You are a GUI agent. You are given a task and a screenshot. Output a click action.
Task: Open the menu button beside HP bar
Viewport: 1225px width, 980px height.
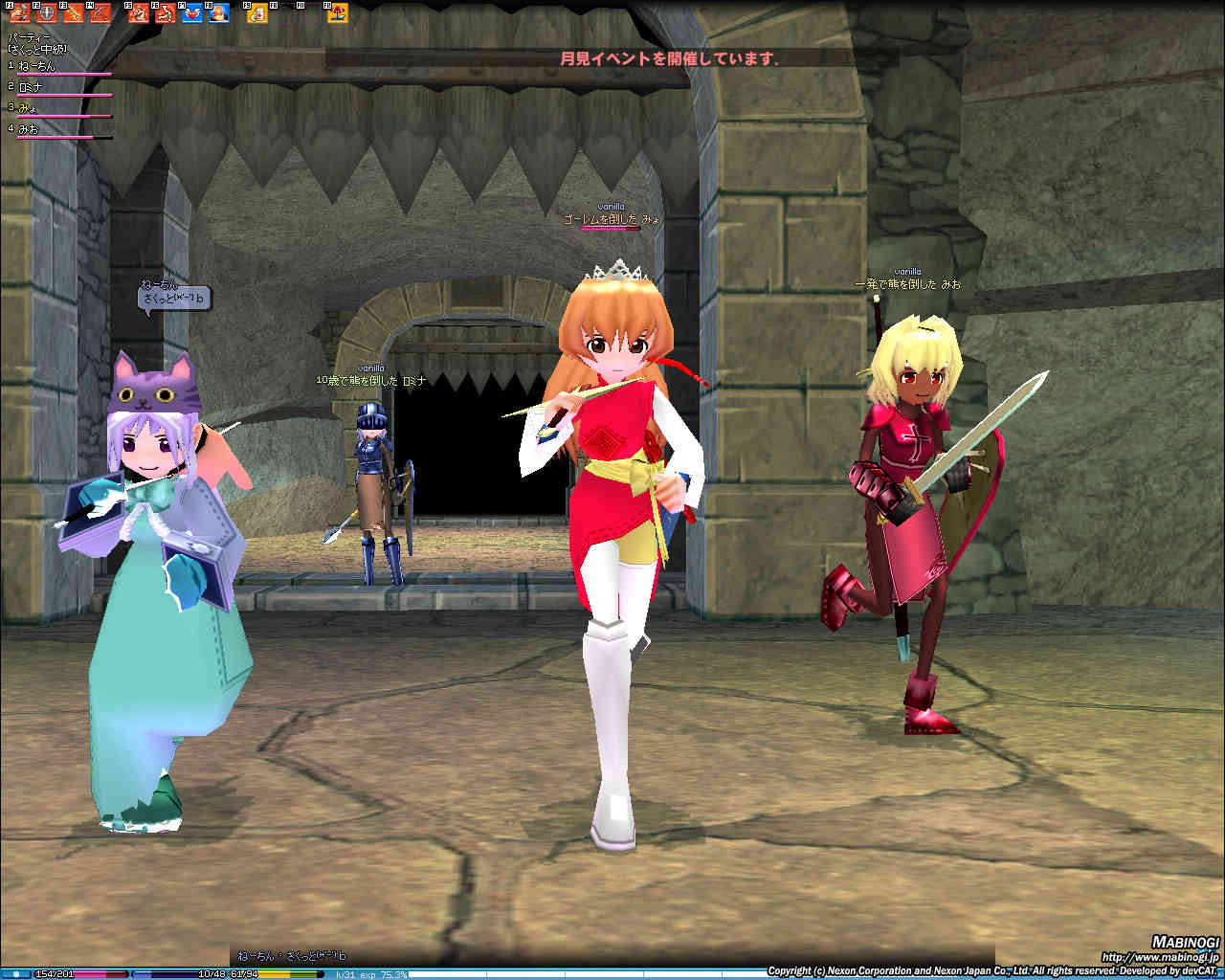[x=16, y=973]
